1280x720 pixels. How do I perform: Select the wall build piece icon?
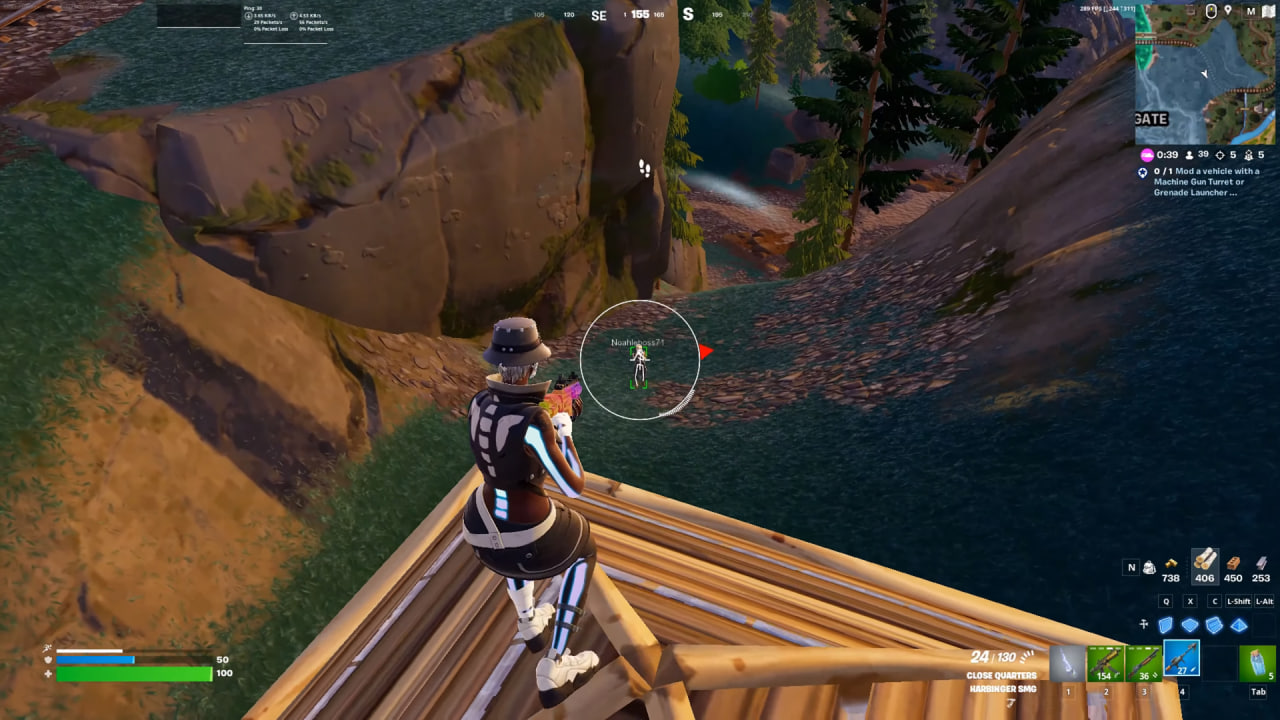pos(1165,625)
